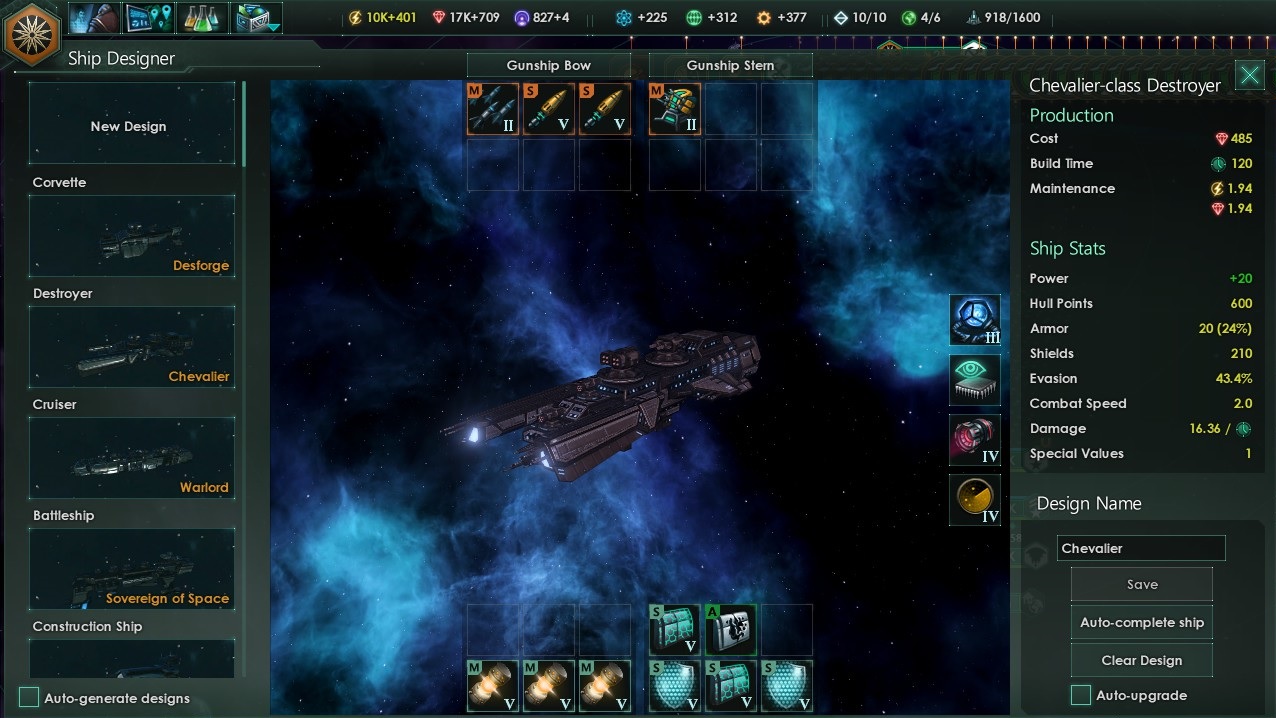Auto-complete the ship design
Viewport: 1276px width, 718px height.
(x=1141, y=623)
